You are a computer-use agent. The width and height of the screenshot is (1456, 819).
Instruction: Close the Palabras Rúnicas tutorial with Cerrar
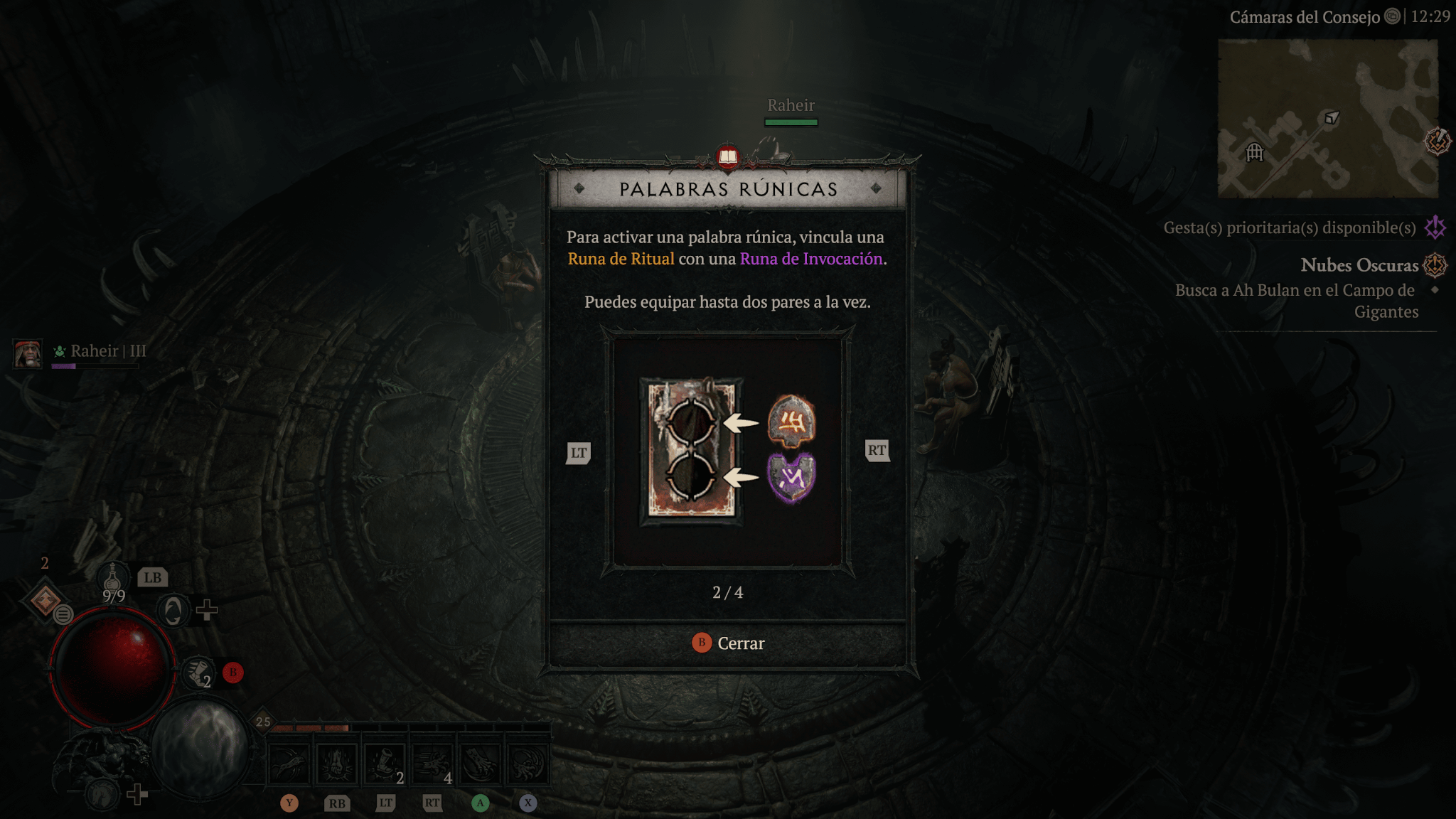point(728,643)
